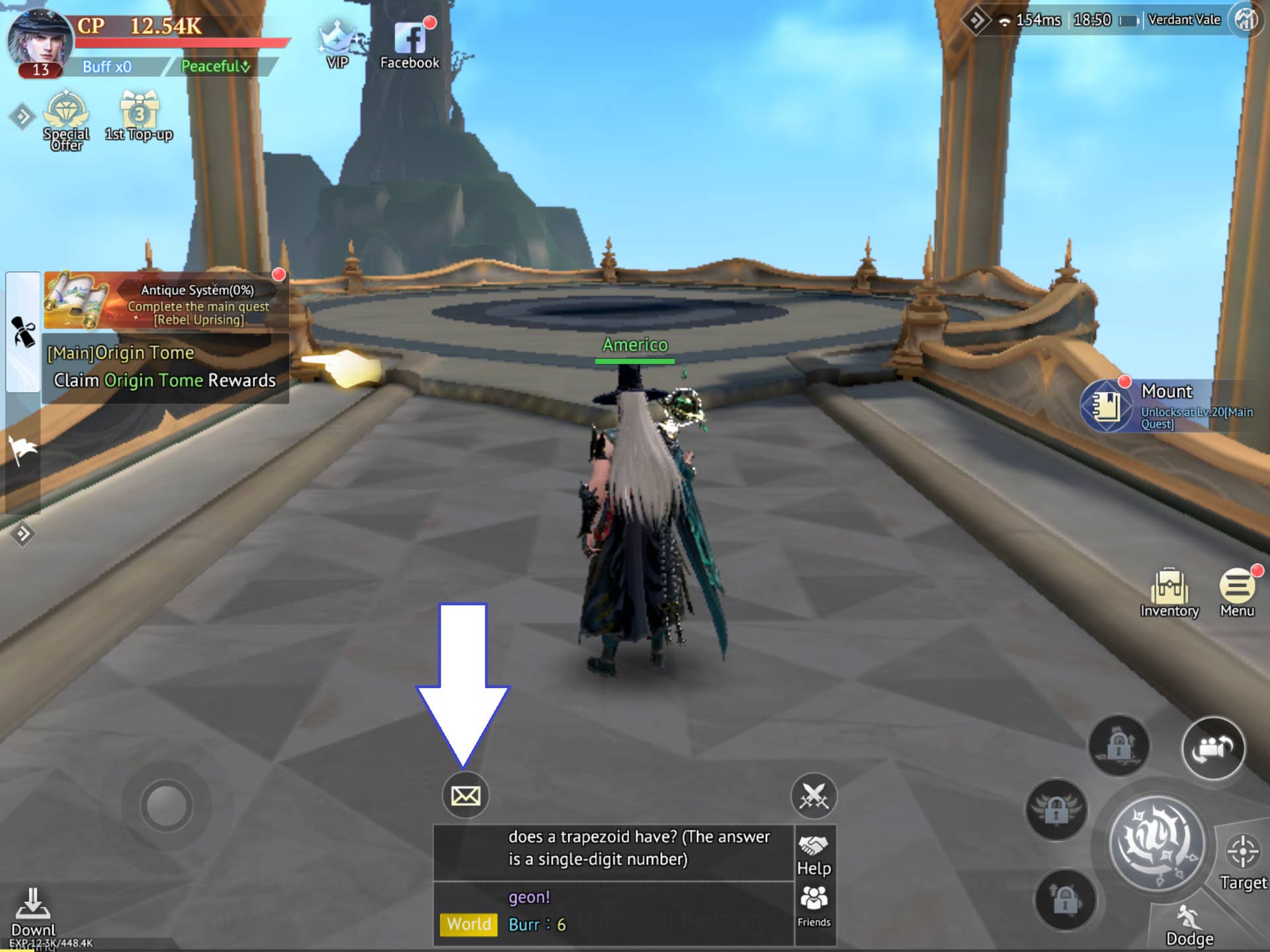Open the World chat channel
The image size is (1270, 952).
coord(468,924)
